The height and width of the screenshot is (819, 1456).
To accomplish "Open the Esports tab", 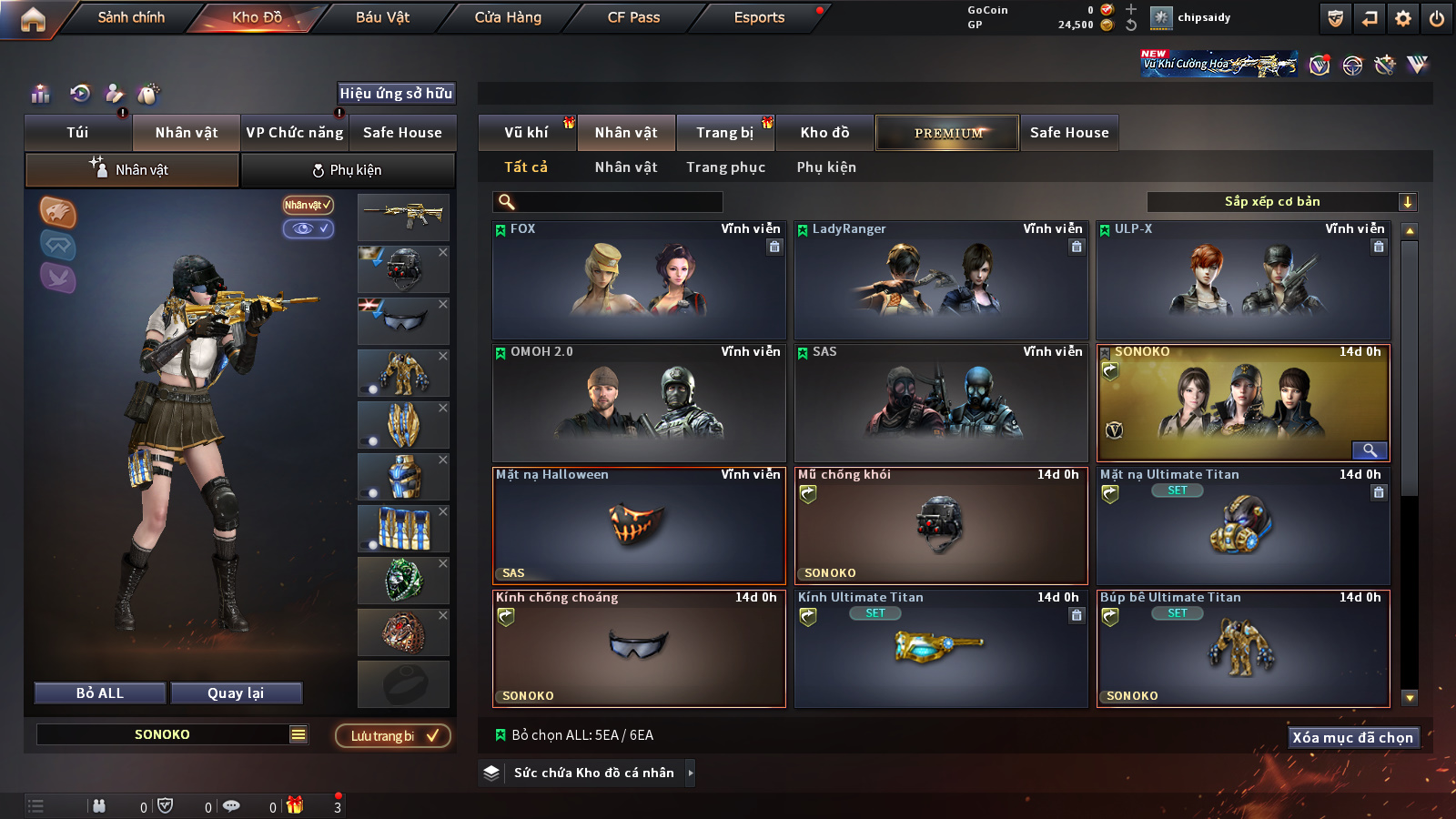I will pyautogui.click(x=759, y=17).
